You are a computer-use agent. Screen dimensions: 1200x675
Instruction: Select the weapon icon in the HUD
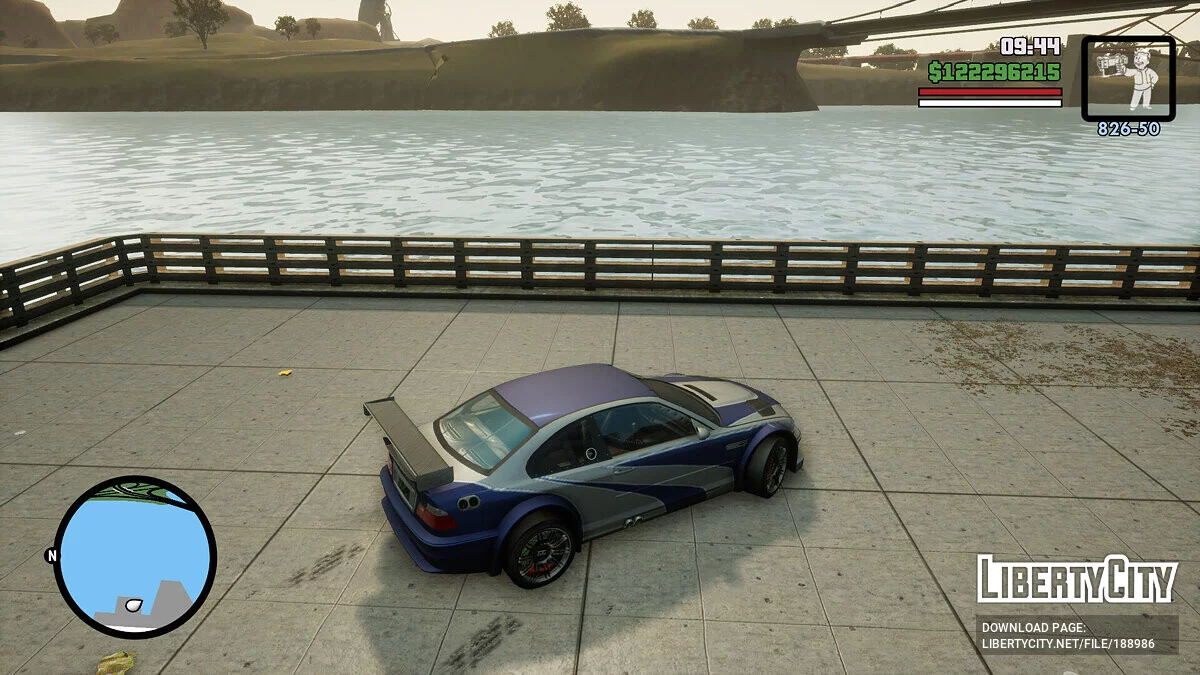1128,78
